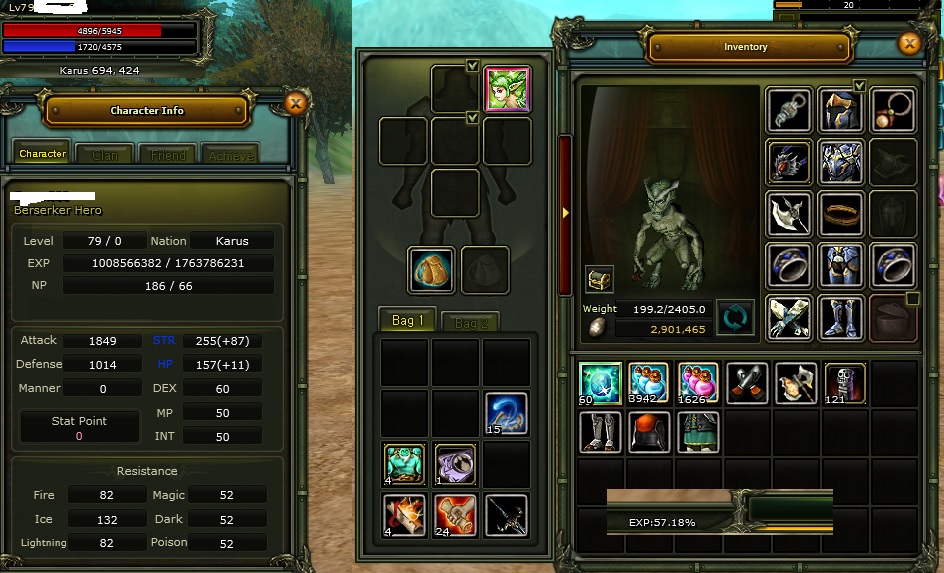Select the equipped helmet slot
944x573 pixels.
coord(842,109)
